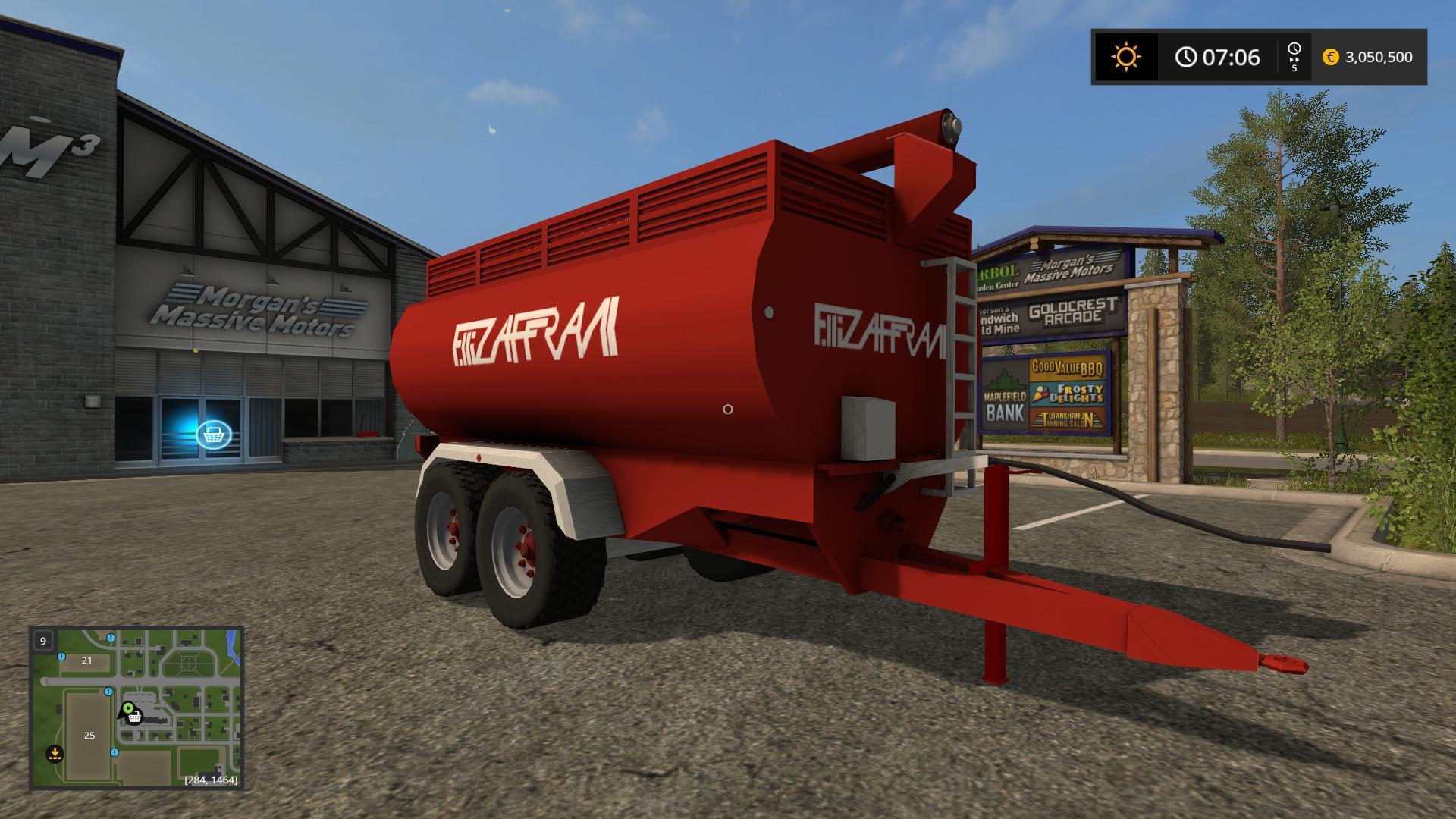Viewport: 1456px width, 819px height.
Task: Click the yellow sell point icon on the minimap
Action: (x=55, y=755)
